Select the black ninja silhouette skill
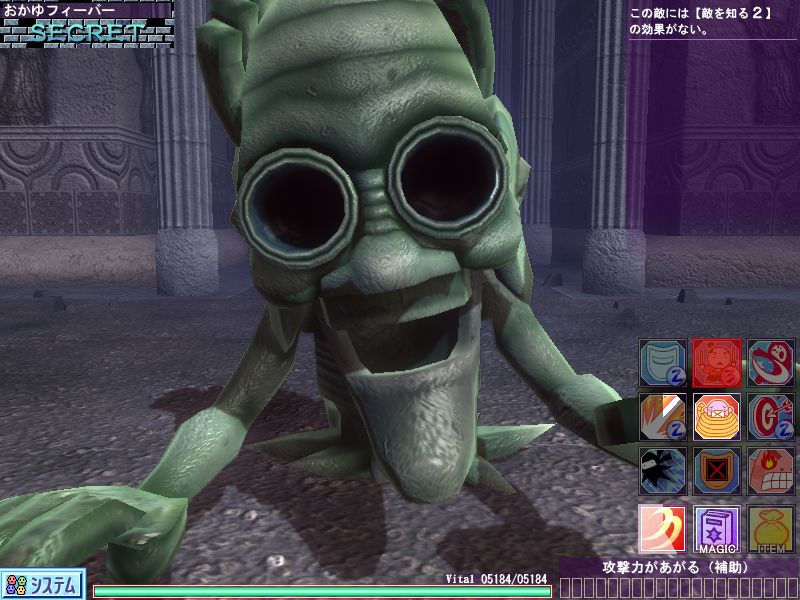 click(x=662, y=470)
